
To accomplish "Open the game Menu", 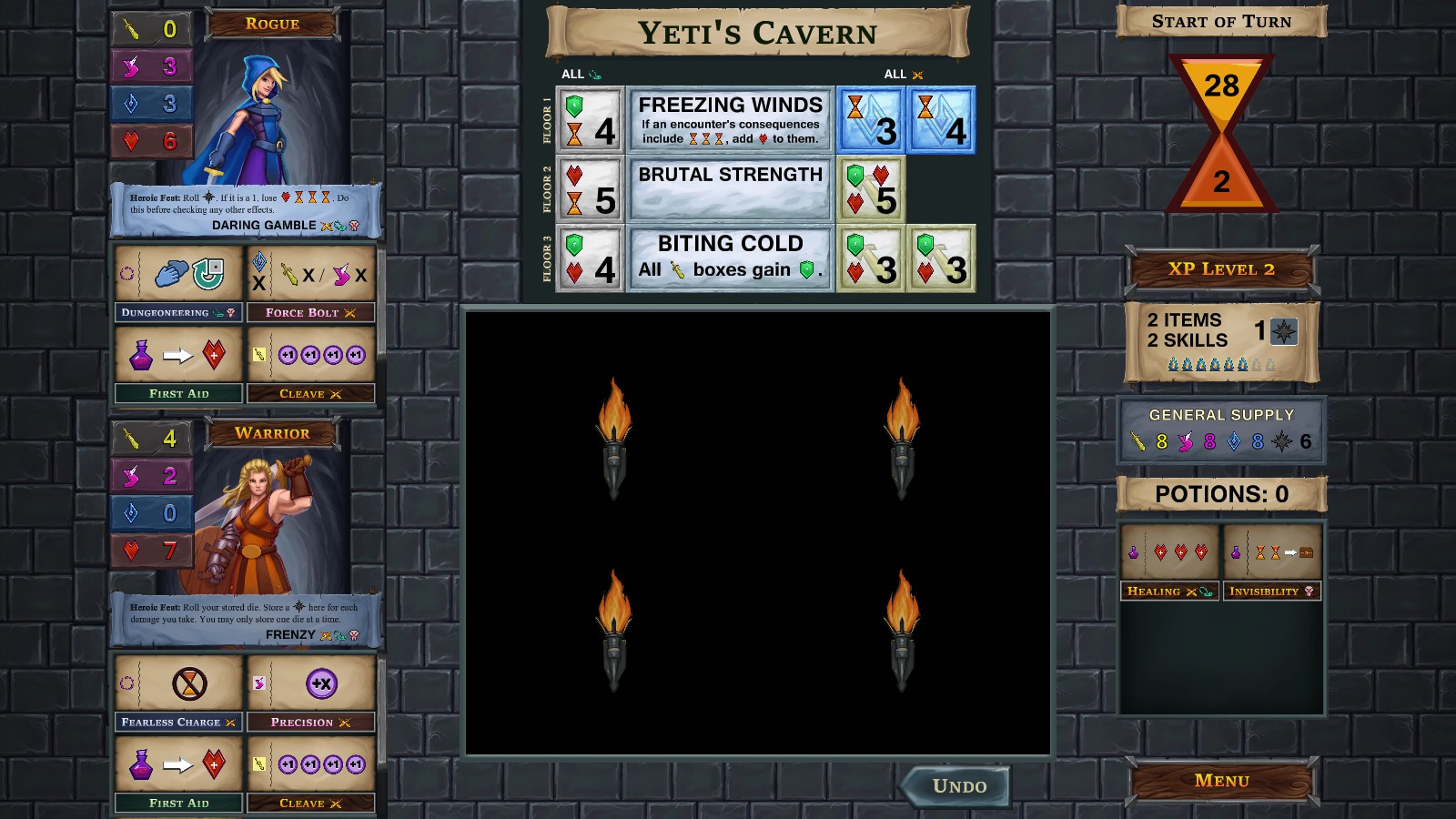I will coord(1221,780).
